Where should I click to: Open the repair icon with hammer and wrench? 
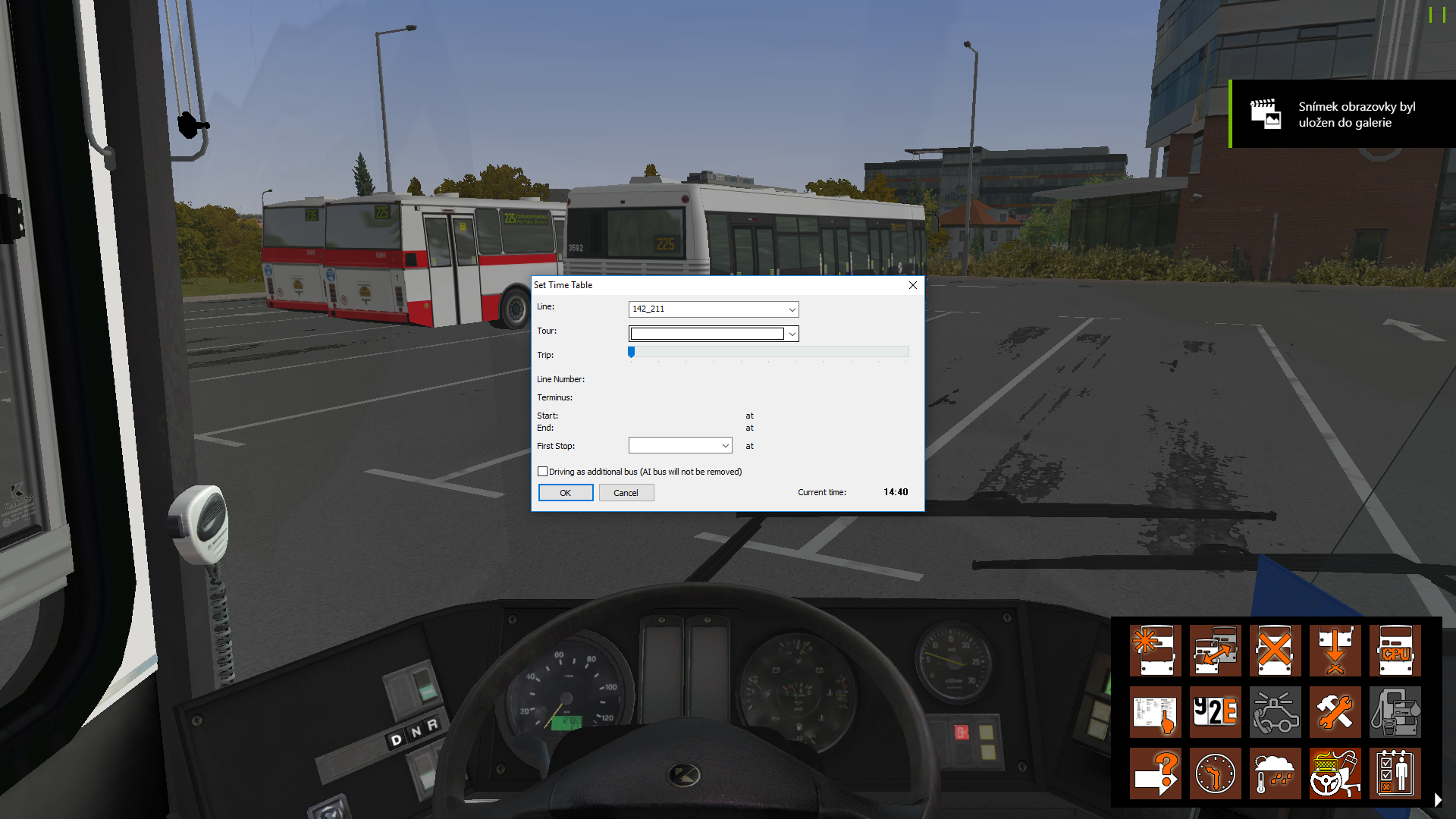click(1335, 712)
